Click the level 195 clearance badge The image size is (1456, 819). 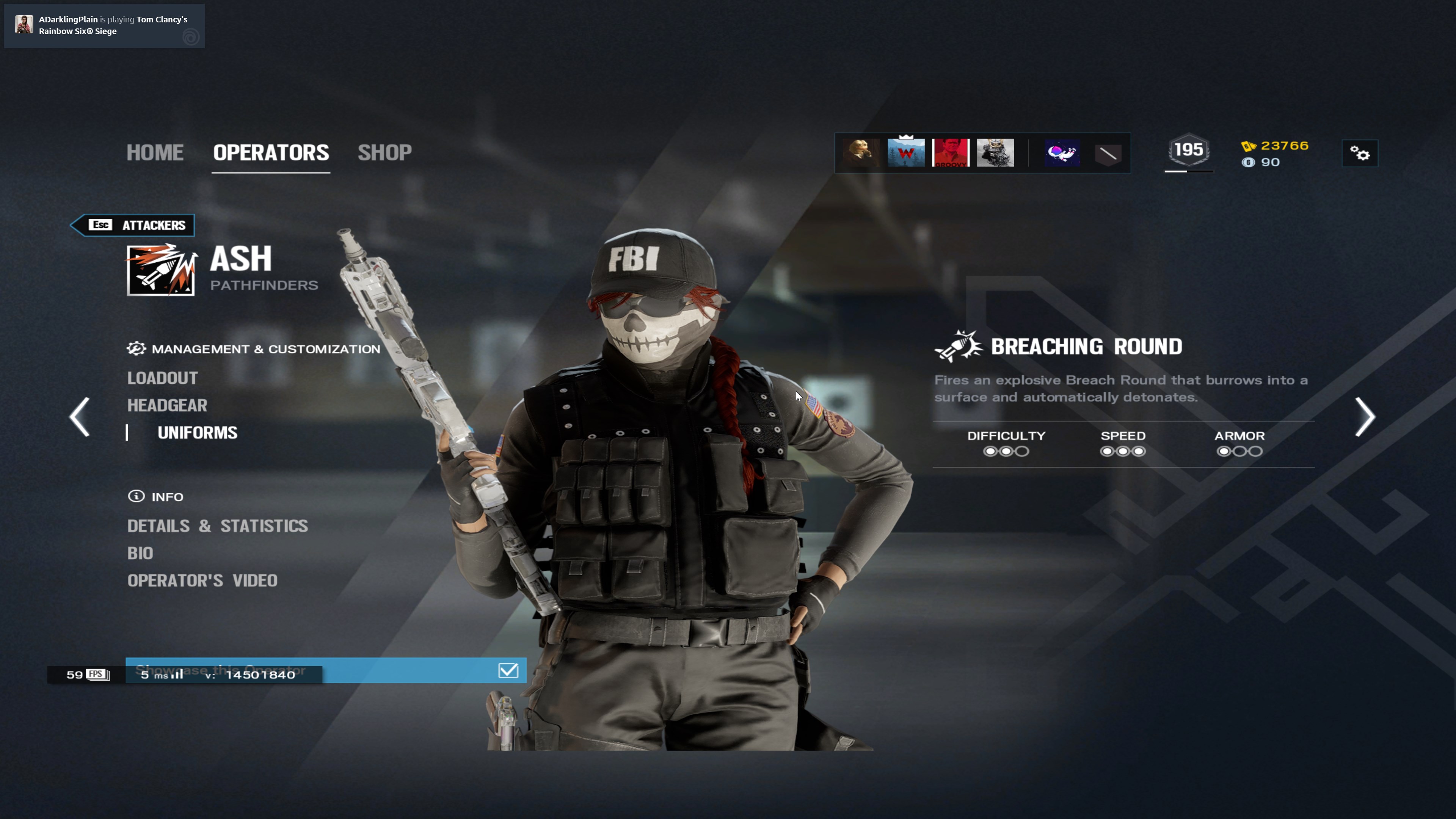click(x=1189, y=151)
